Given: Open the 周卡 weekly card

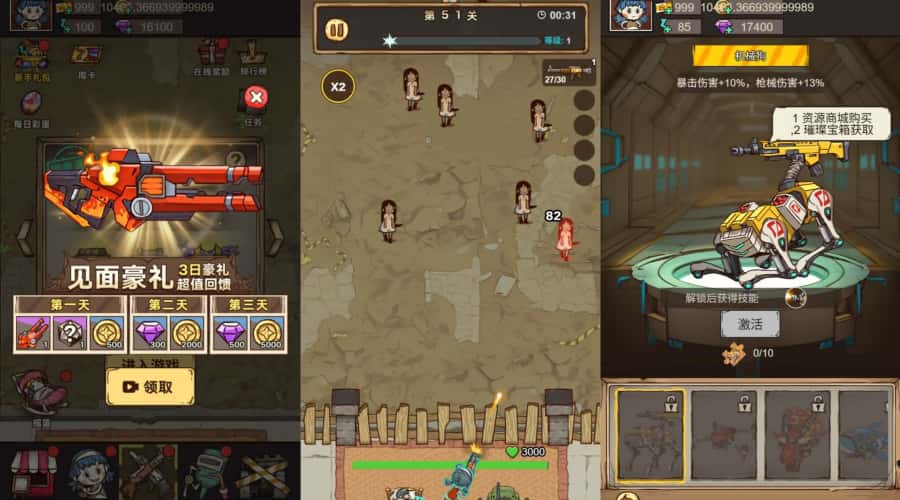Looking at the screenshot, I should (85, 56).
